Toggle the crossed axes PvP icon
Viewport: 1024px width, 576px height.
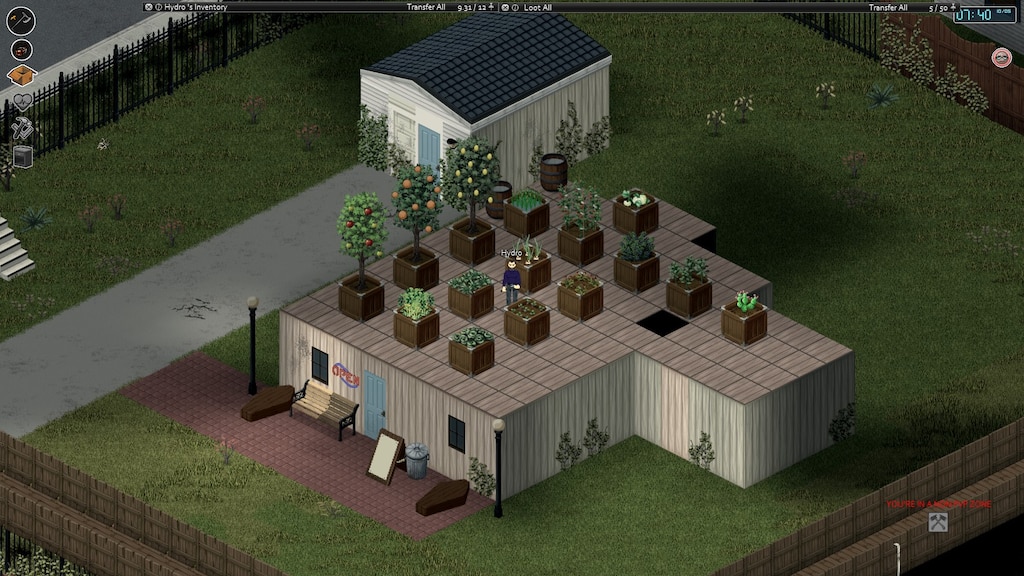tap(937, 522)
